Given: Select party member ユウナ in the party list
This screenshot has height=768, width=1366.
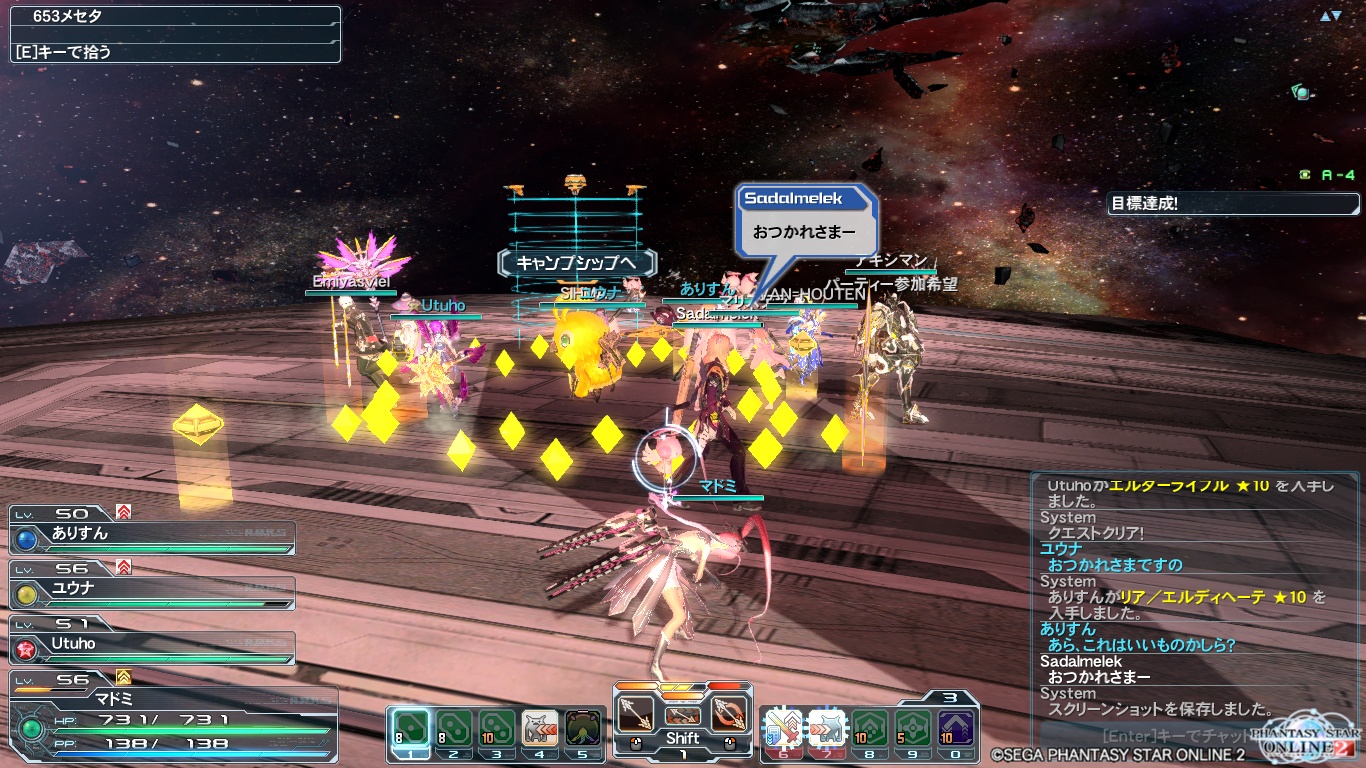Looking at the screenshot, I should click(152, 590).
